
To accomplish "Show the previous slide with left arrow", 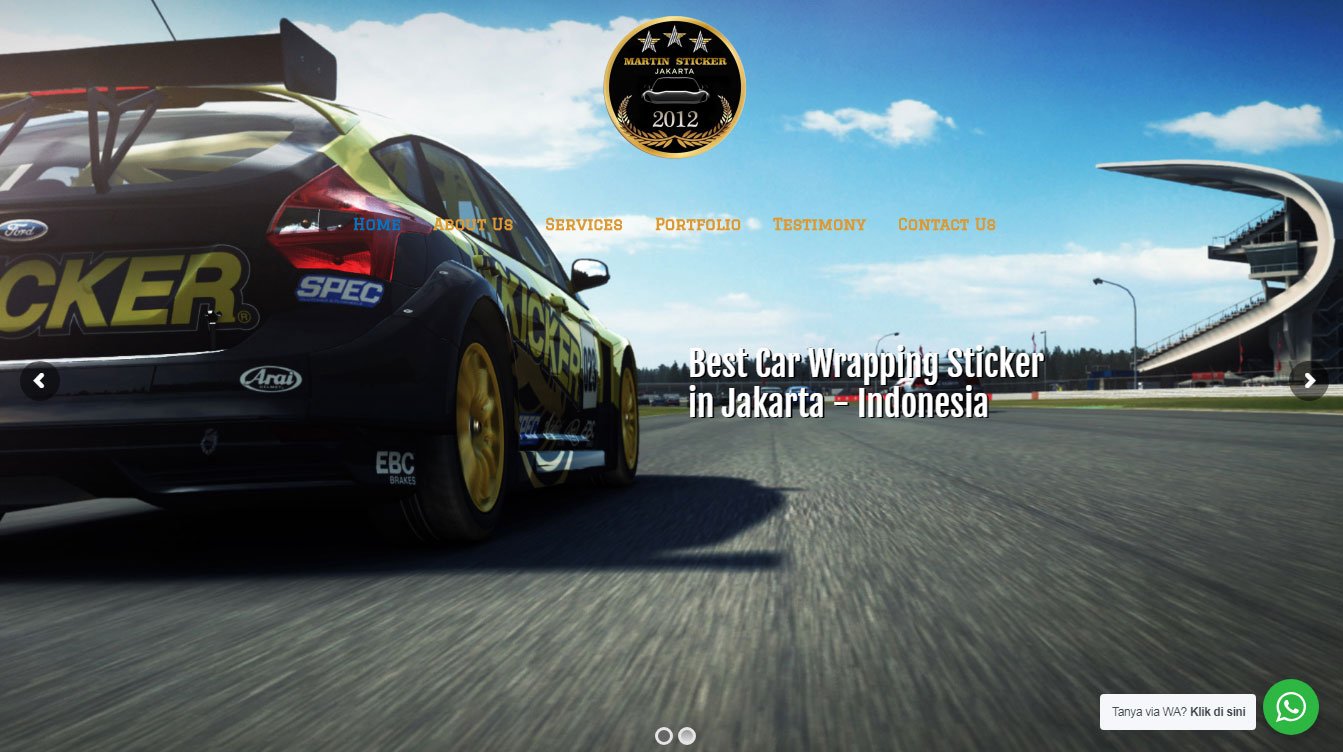I will (40, 381).
